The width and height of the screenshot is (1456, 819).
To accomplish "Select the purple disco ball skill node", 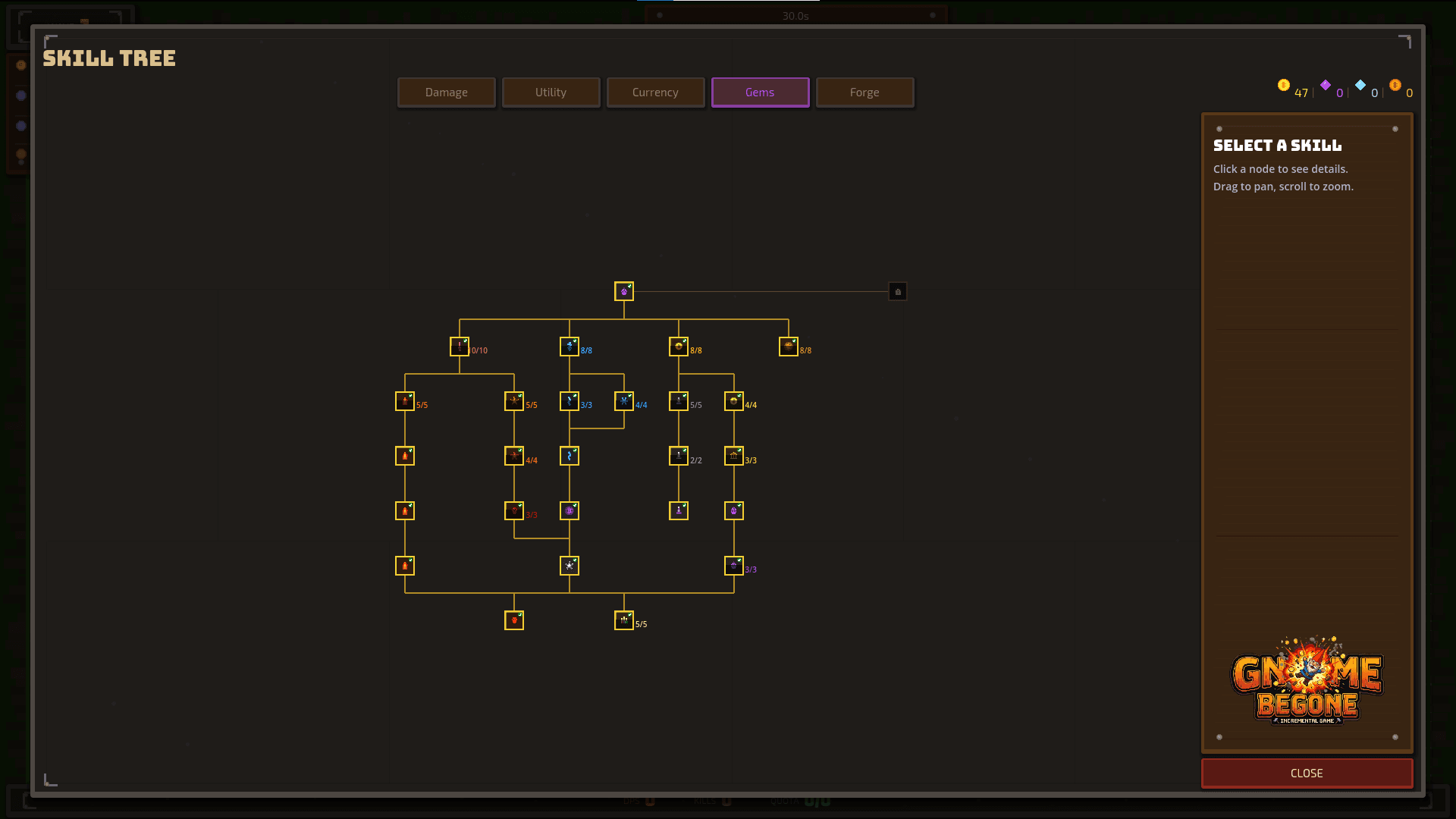I will pyautogui.click(x=570, y=511).
